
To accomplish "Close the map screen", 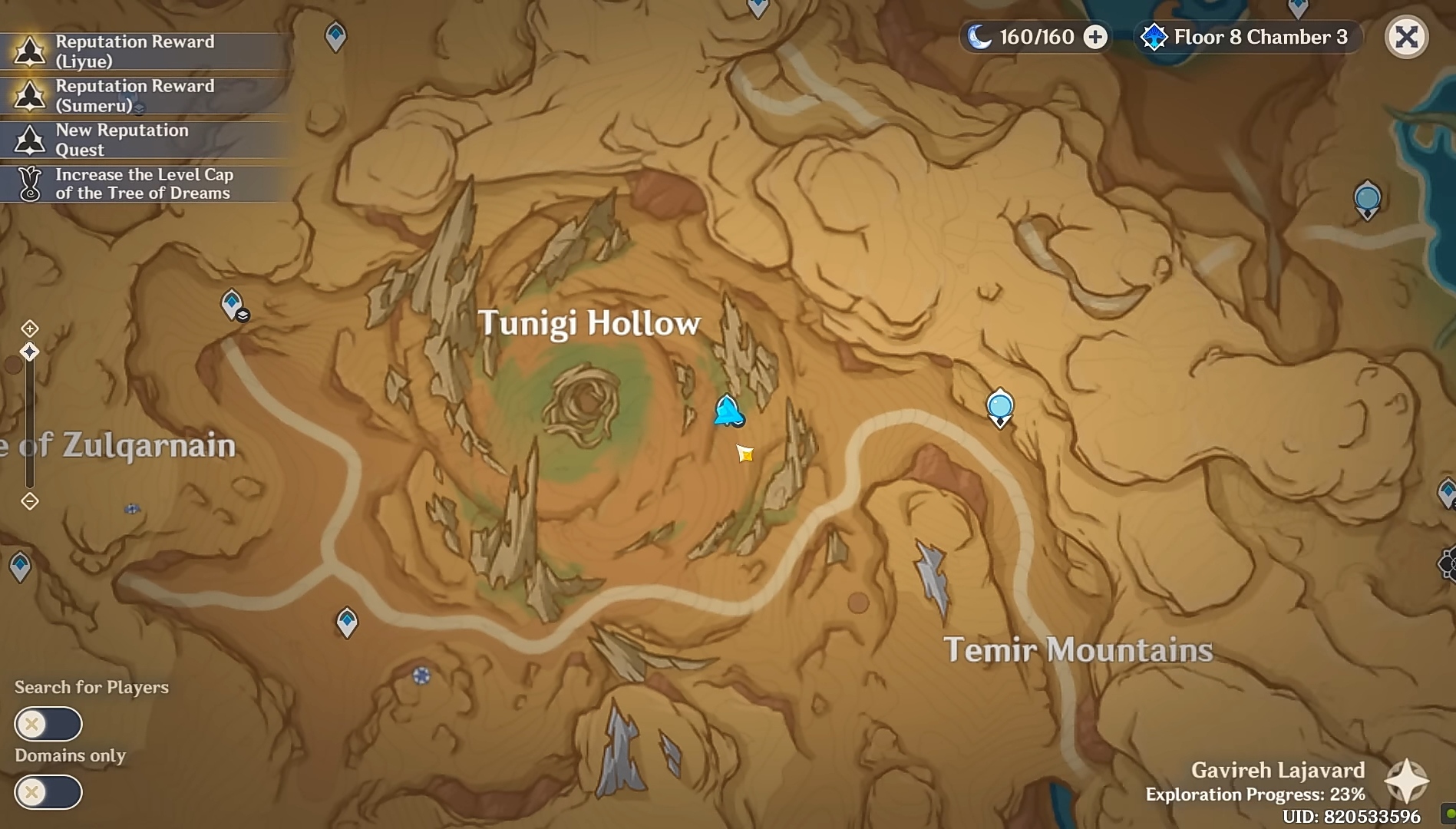I will pos(1406,37).
